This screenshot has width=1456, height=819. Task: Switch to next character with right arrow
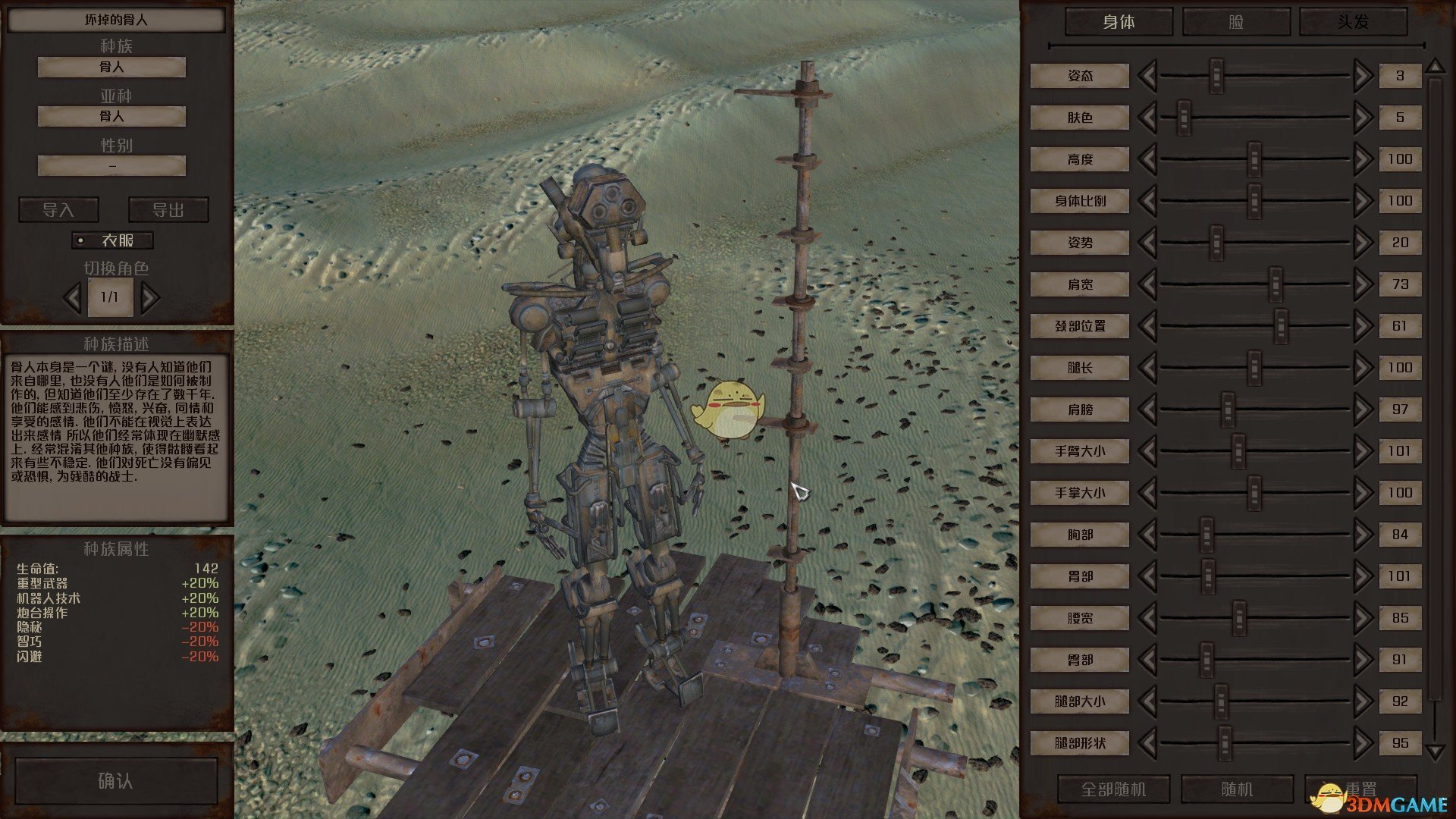coord(150,297)
